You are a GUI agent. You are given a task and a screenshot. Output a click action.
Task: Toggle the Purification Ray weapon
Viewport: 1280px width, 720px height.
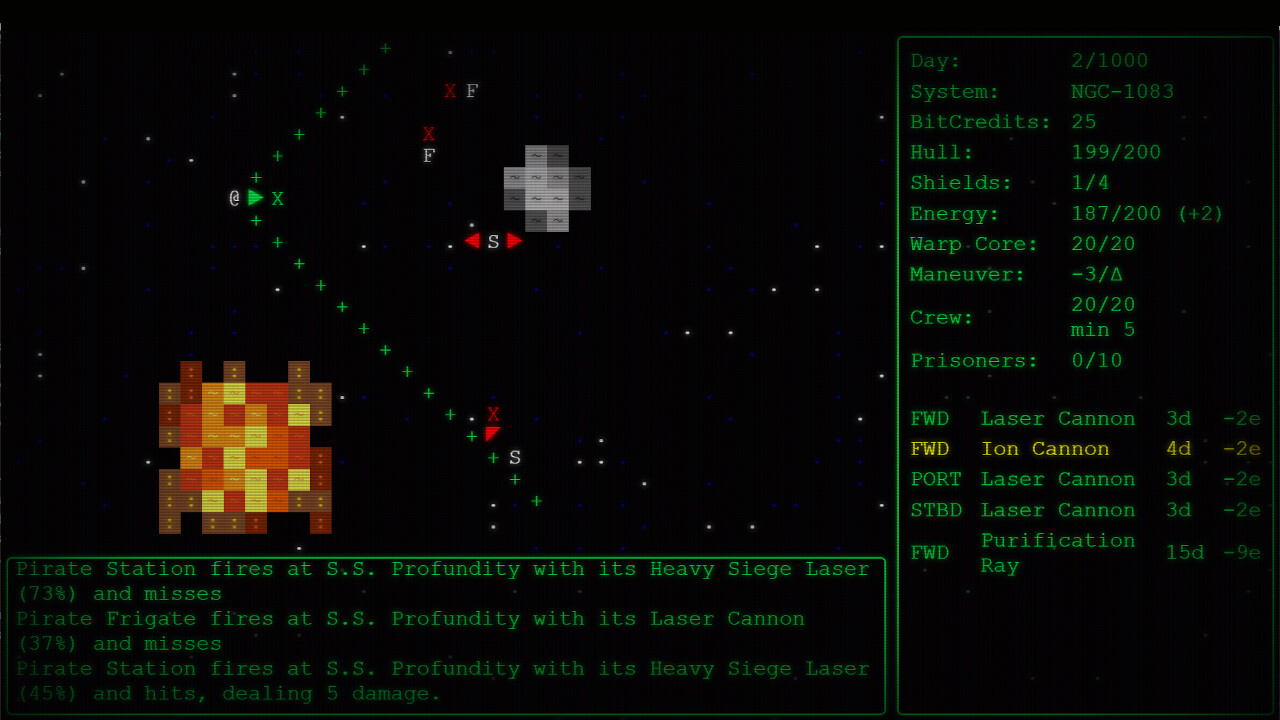click(x=1058, y=552)
